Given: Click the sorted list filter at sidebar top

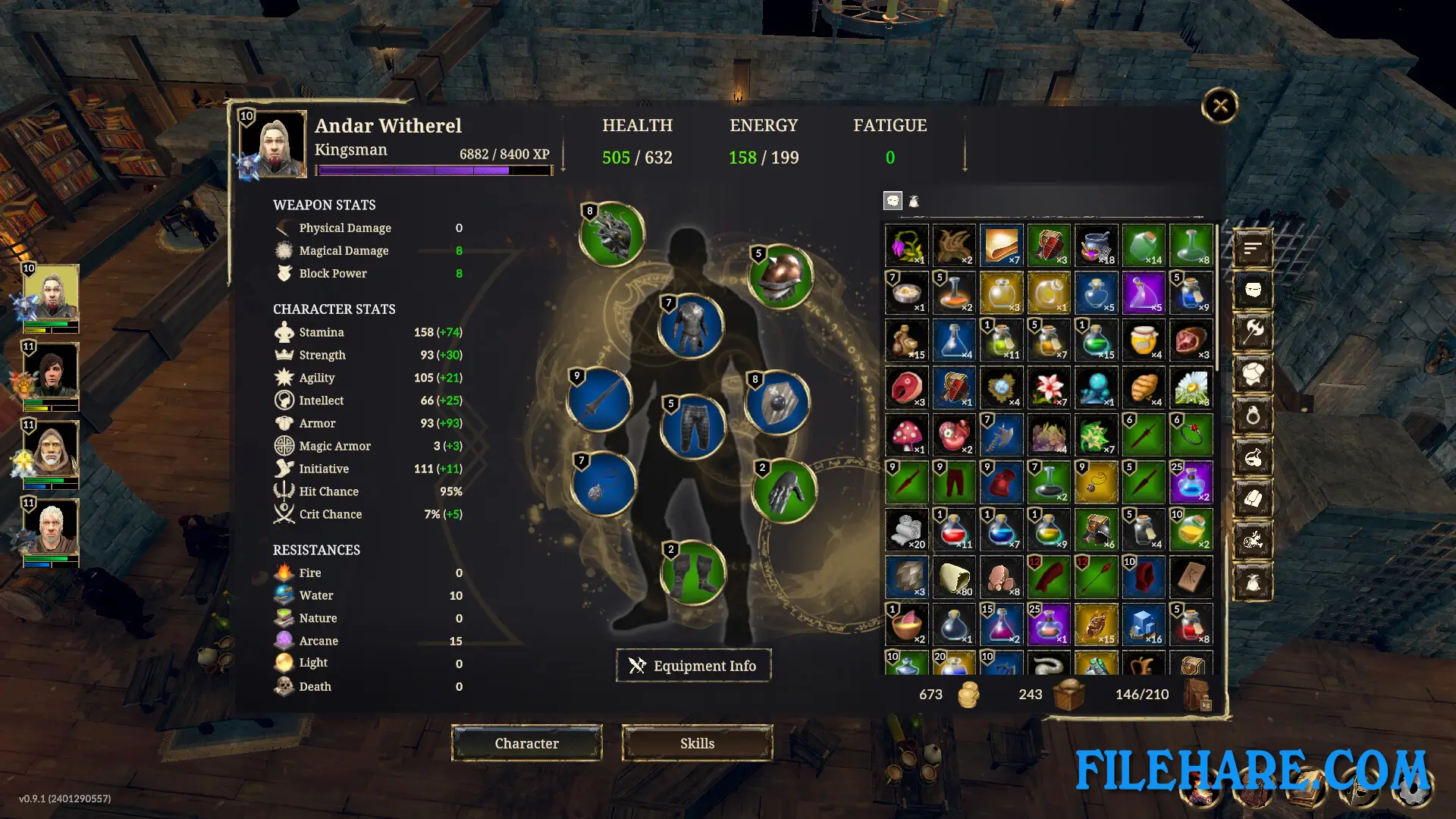Looking at the screenshot, I should point(1252,247).
